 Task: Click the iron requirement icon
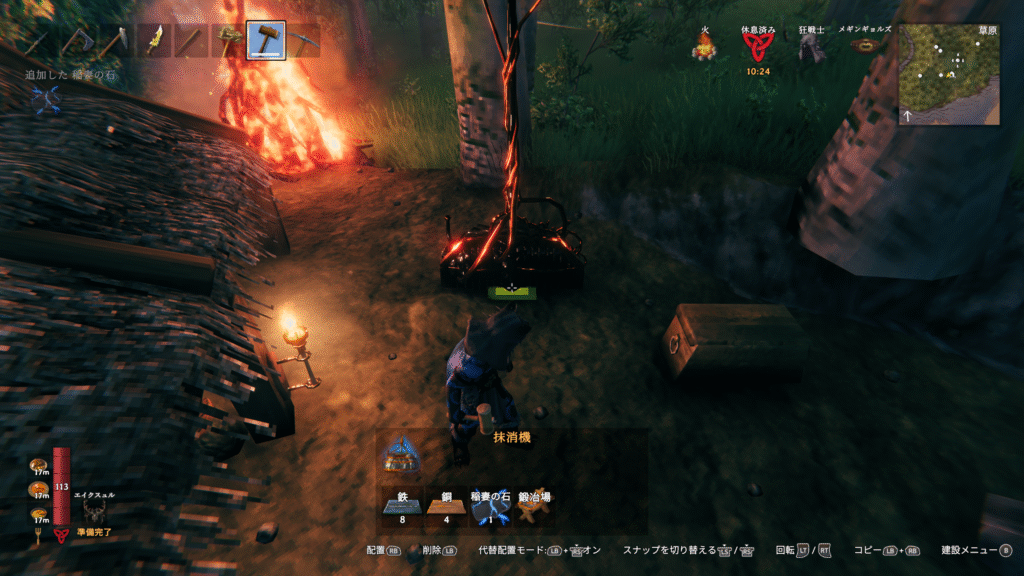pos(401,507)
